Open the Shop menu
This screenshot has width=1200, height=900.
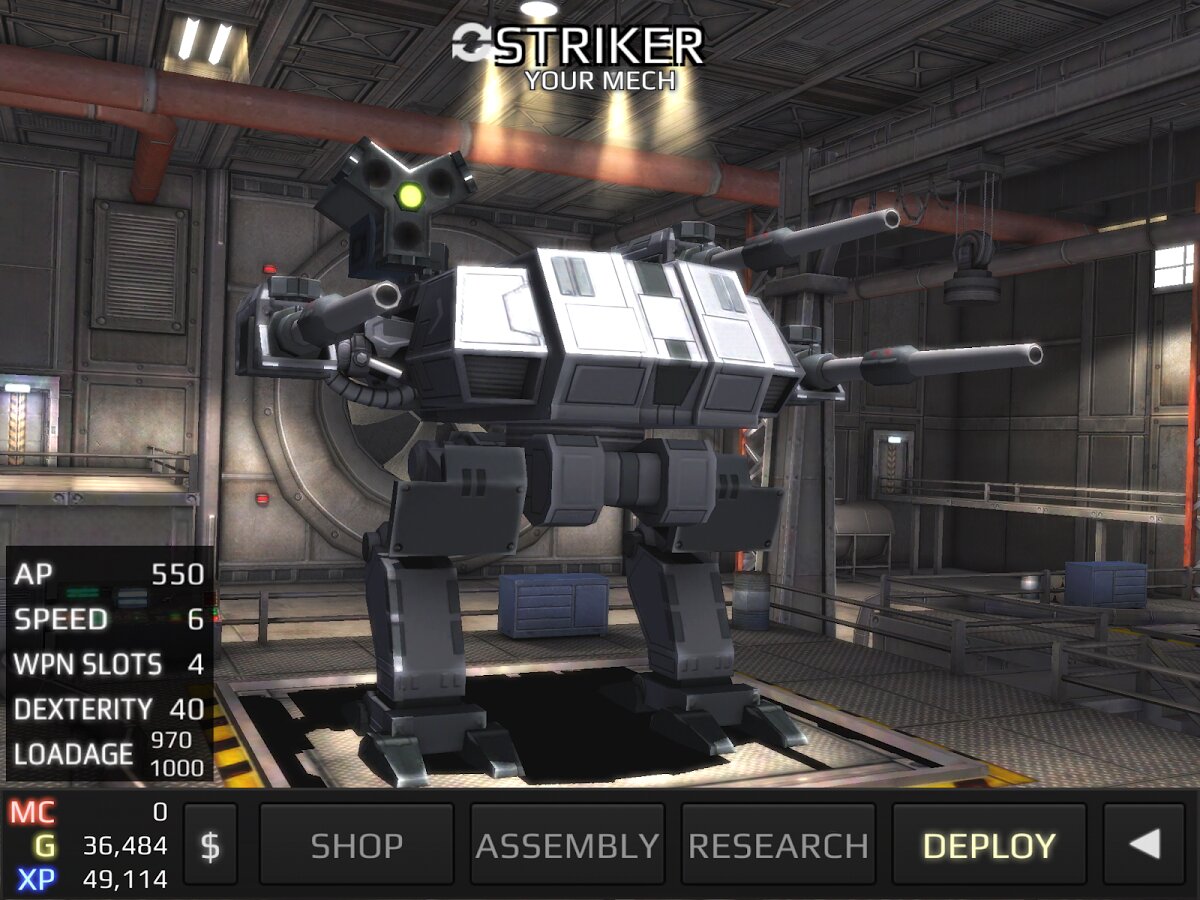[356, 845]
